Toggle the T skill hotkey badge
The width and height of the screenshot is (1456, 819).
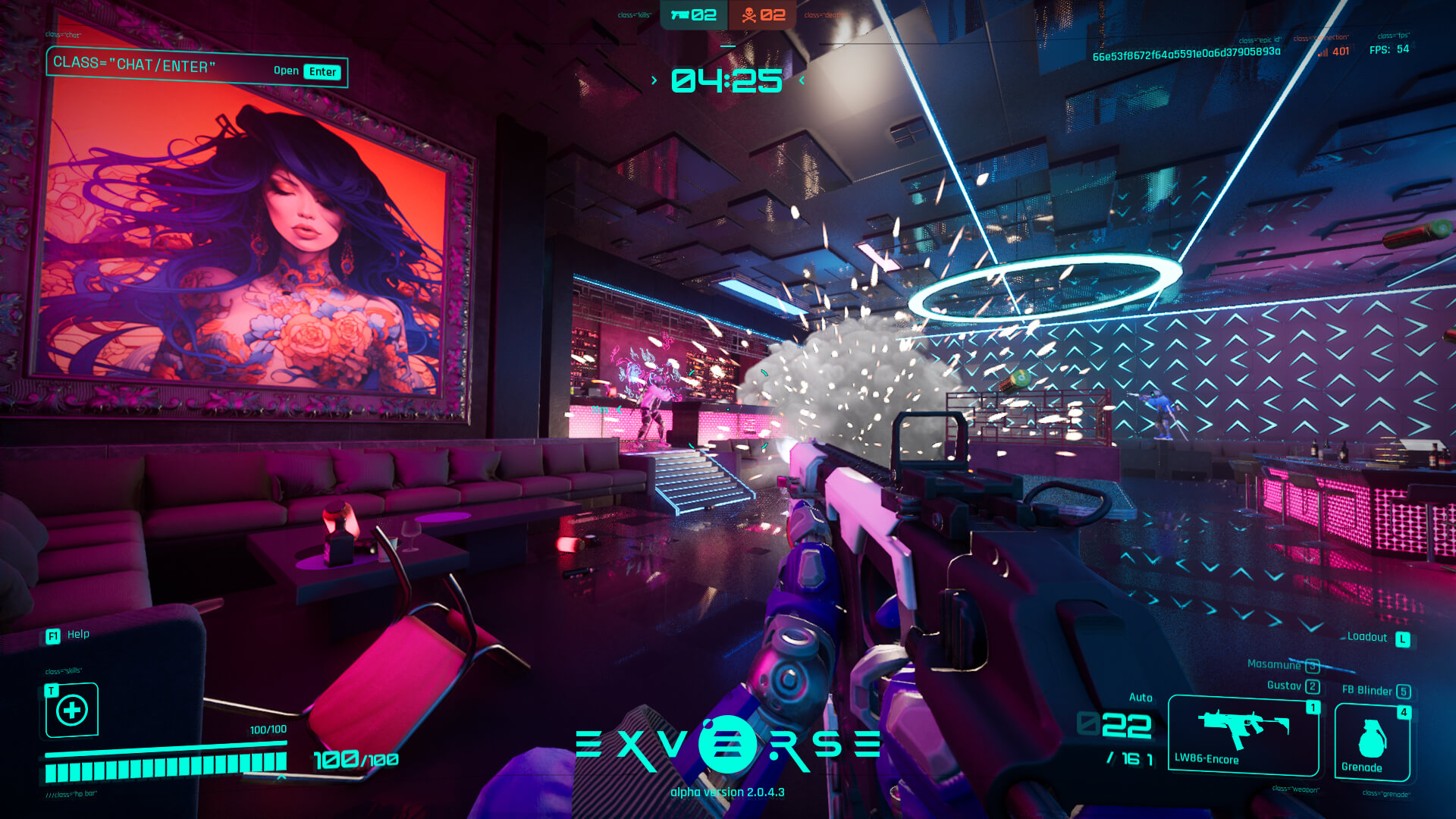click(x=50, y=691)
